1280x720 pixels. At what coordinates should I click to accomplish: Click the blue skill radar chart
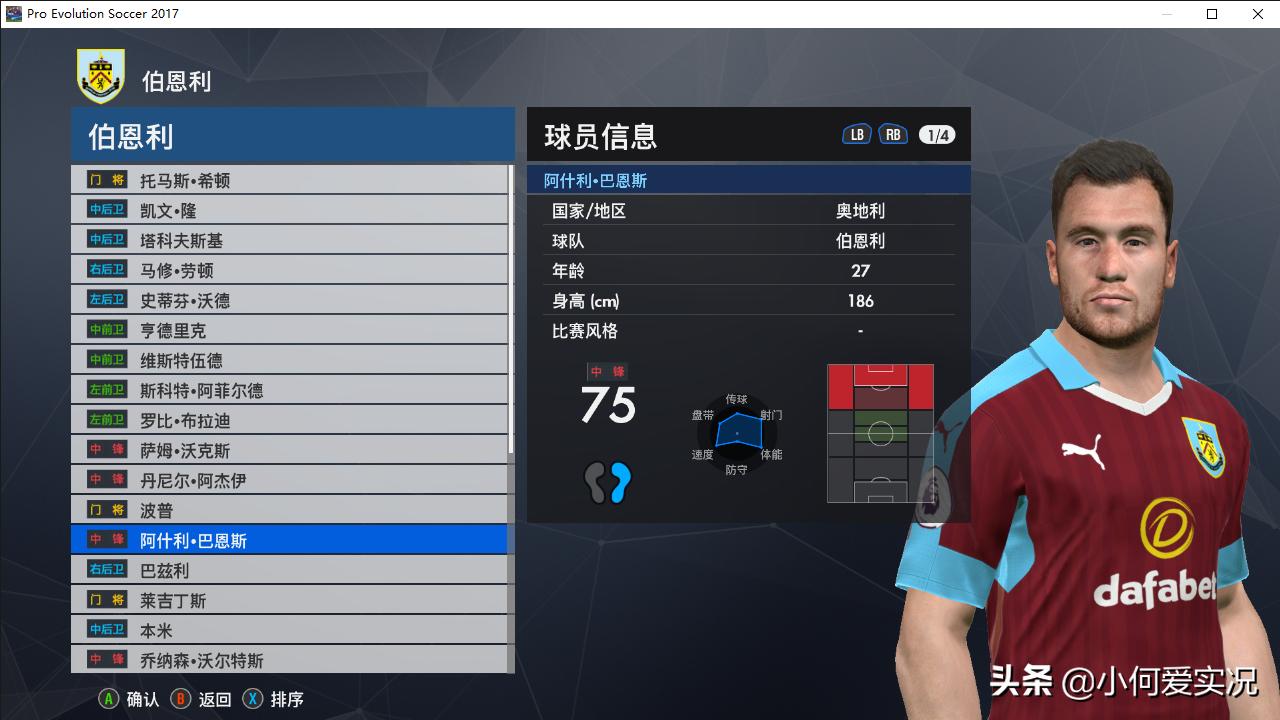coord(738,432)
